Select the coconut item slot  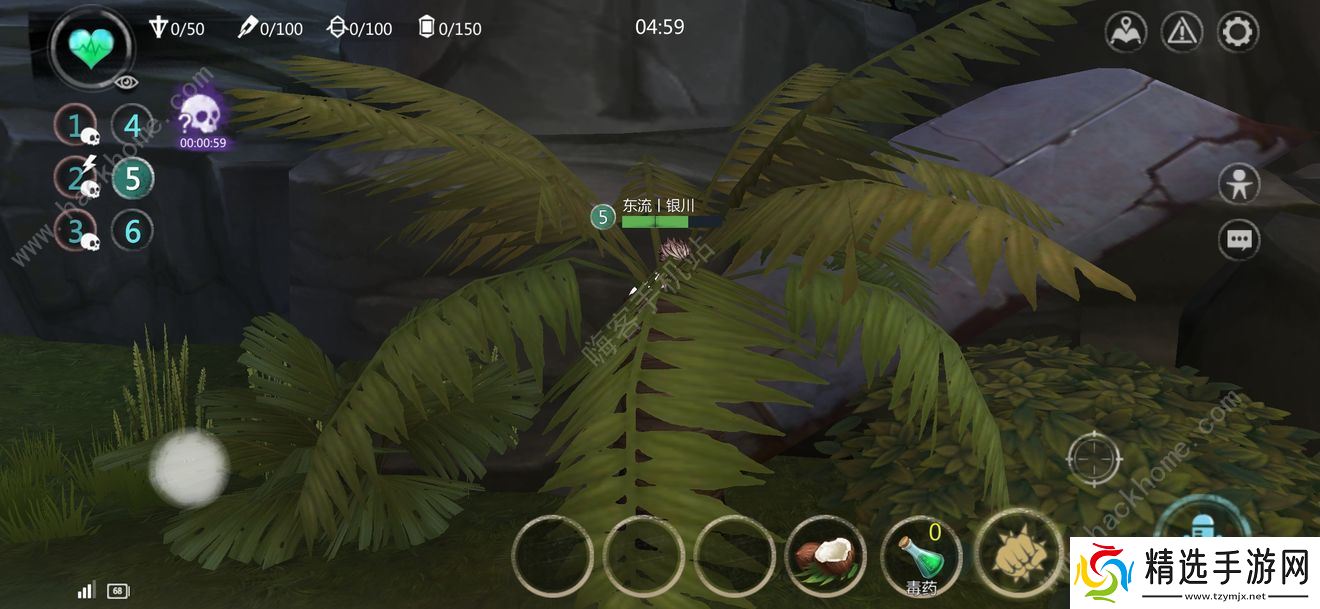827,556
